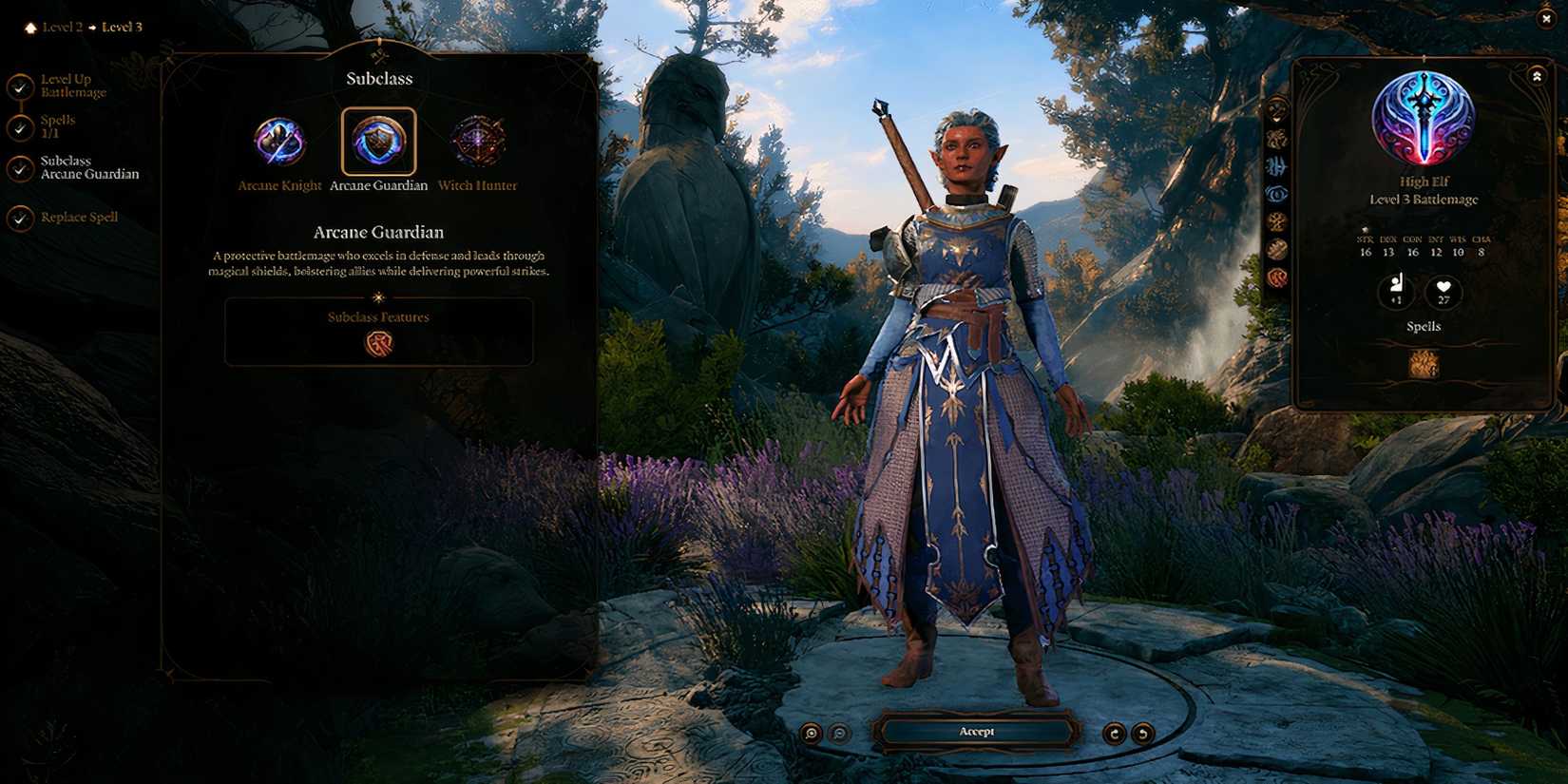Open the eye rune icon on the right sidebar
Image resolution: width=1568 pixels, height=784 pixels.
(x=1276, y=193)
